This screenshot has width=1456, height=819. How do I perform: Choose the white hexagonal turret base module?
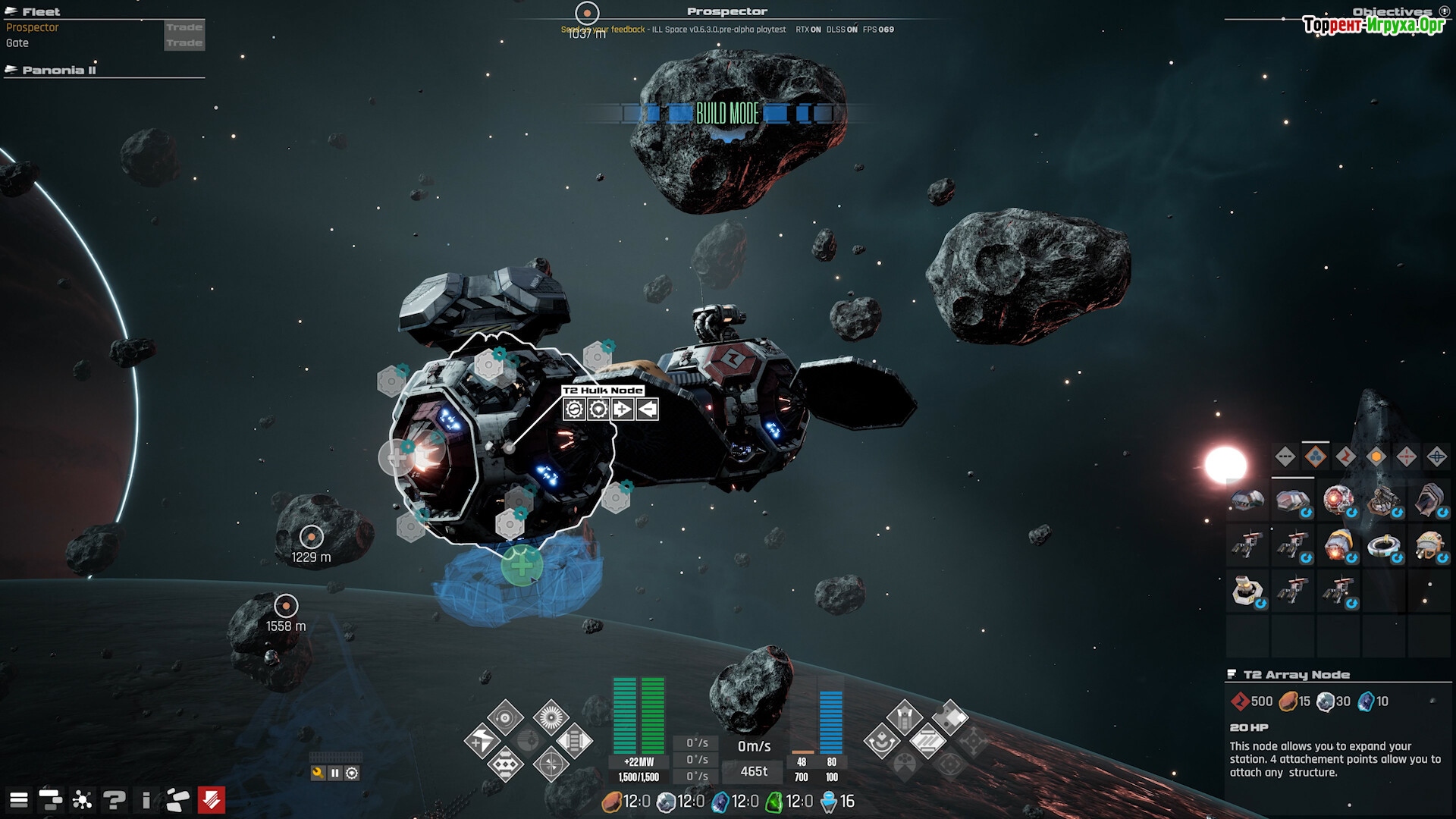[1247, 589]
